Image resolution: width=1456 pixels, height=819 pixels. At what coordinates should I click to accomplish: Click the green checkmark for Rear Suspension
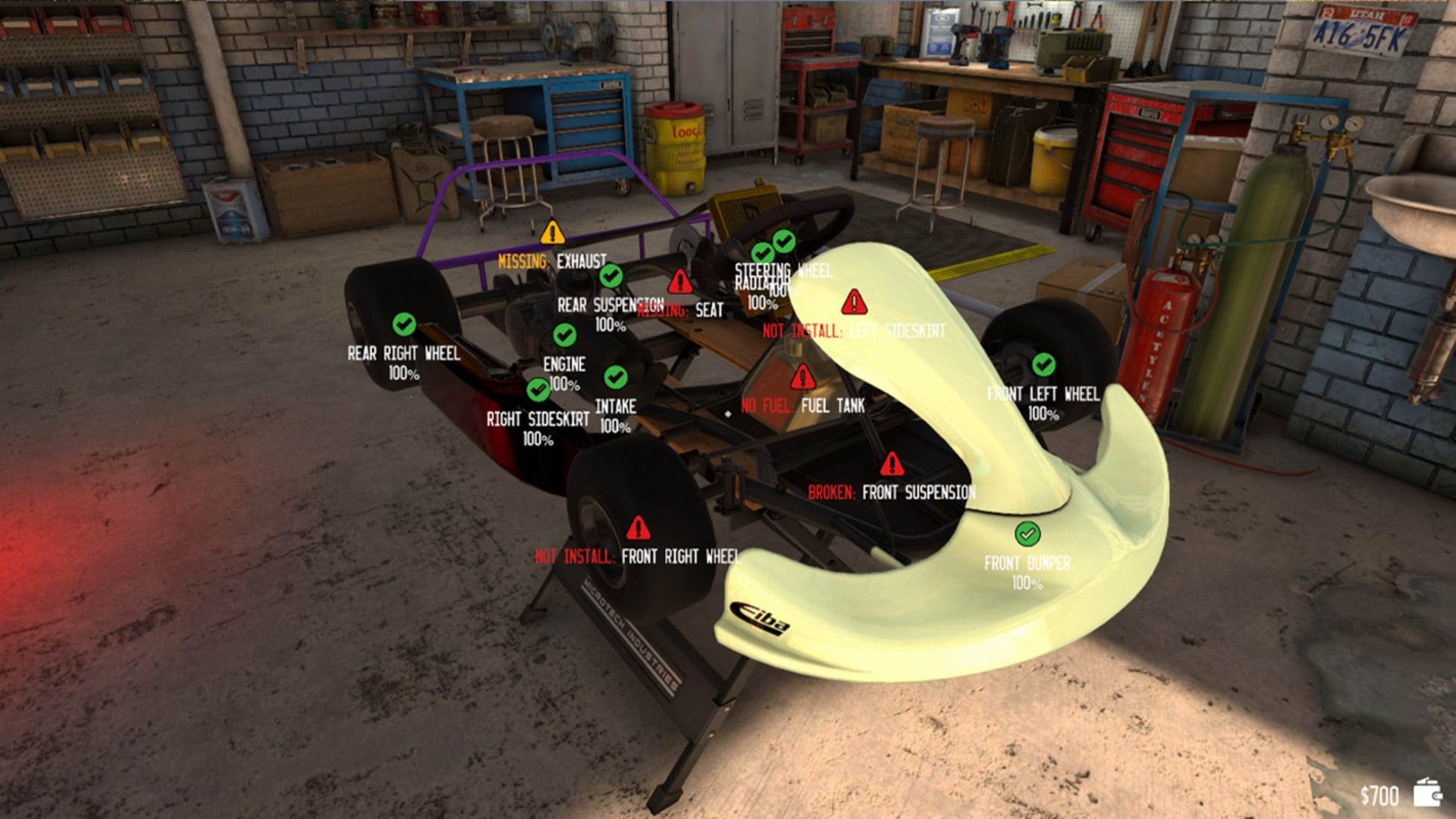point(611,278)
